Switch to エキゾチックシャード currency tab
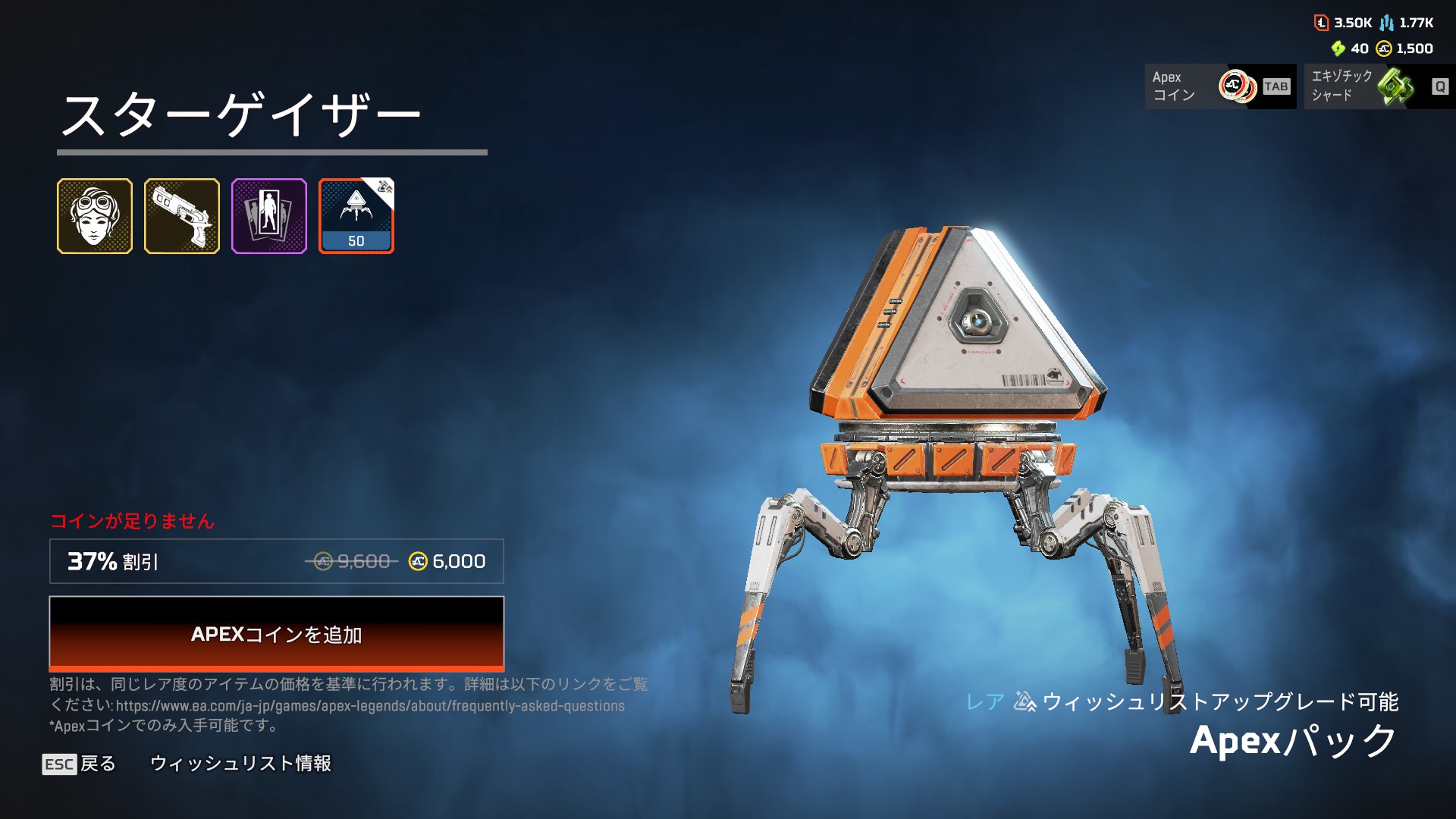Viewport: 1456px width, 819px height. tap(1377, 86)
